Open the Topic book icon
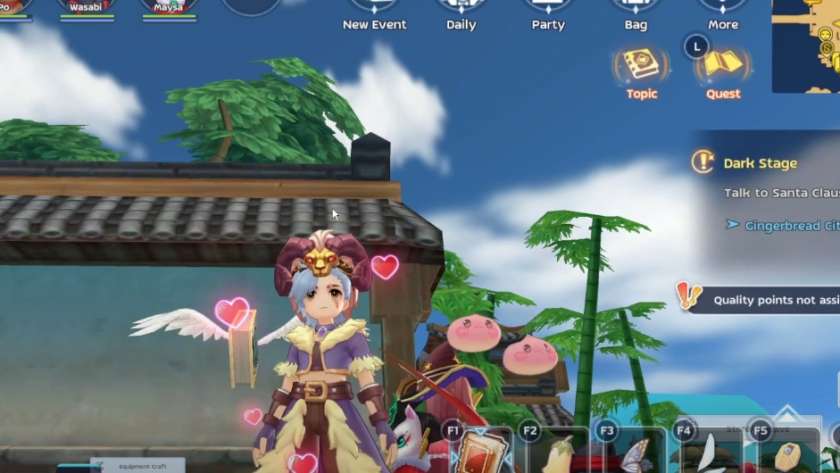The height and width of the screenshot is (473, 840). click(x=641, y=68)
